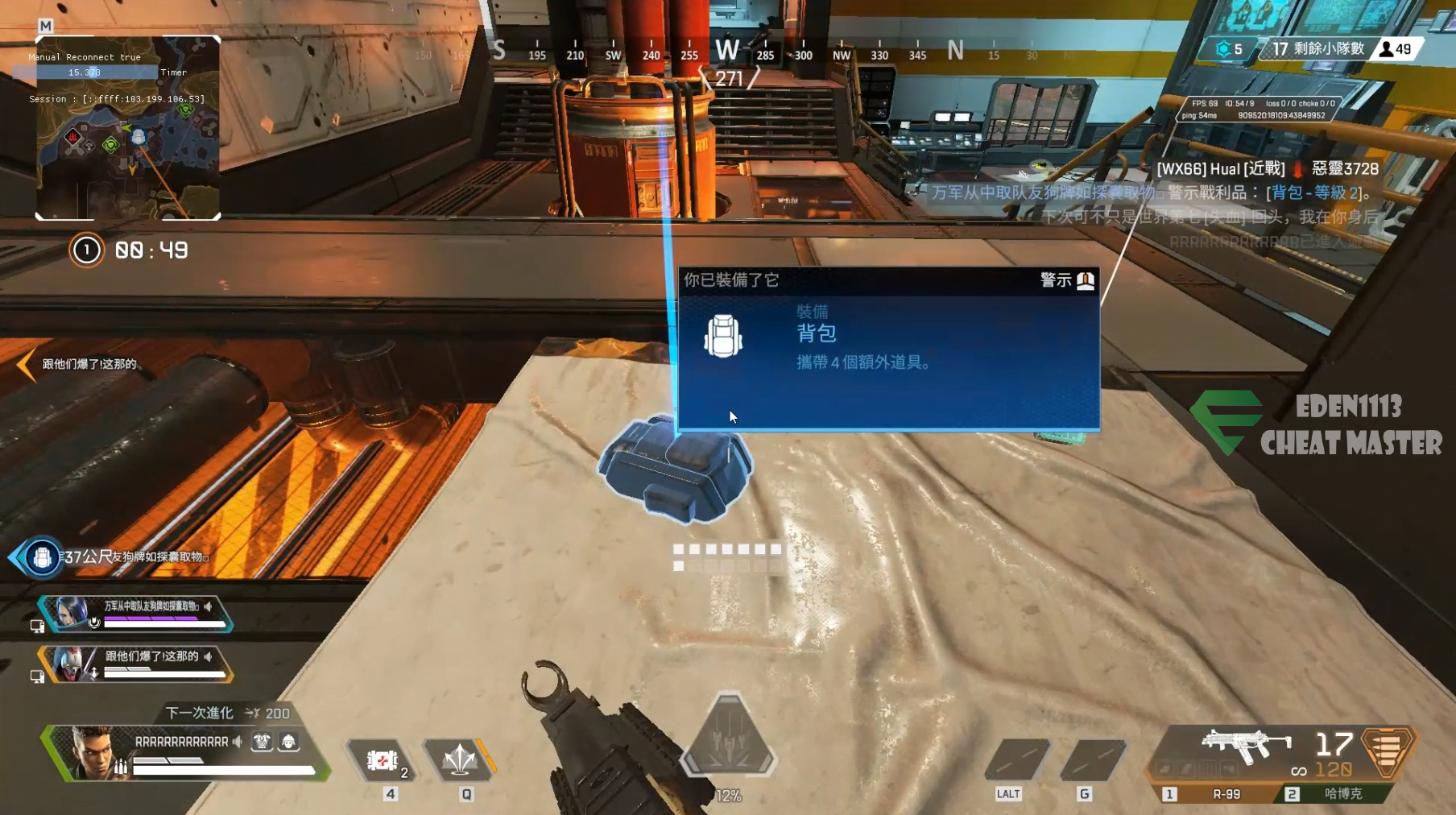
Task: Click the backpack icon in the equipment tooltip
Action: [722, 336]
